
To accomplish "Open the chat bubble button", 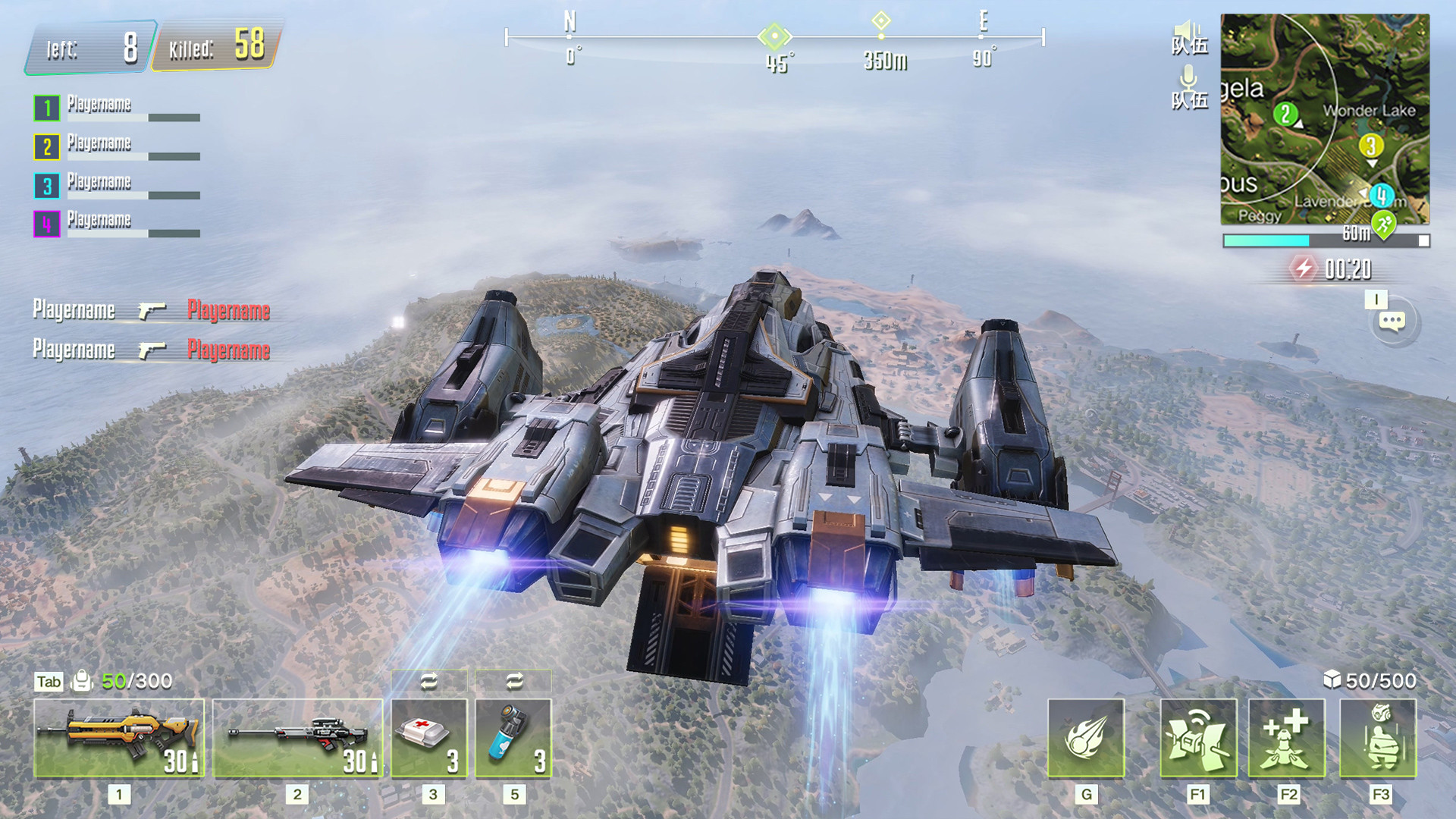I will click(x=1392, y=322).
